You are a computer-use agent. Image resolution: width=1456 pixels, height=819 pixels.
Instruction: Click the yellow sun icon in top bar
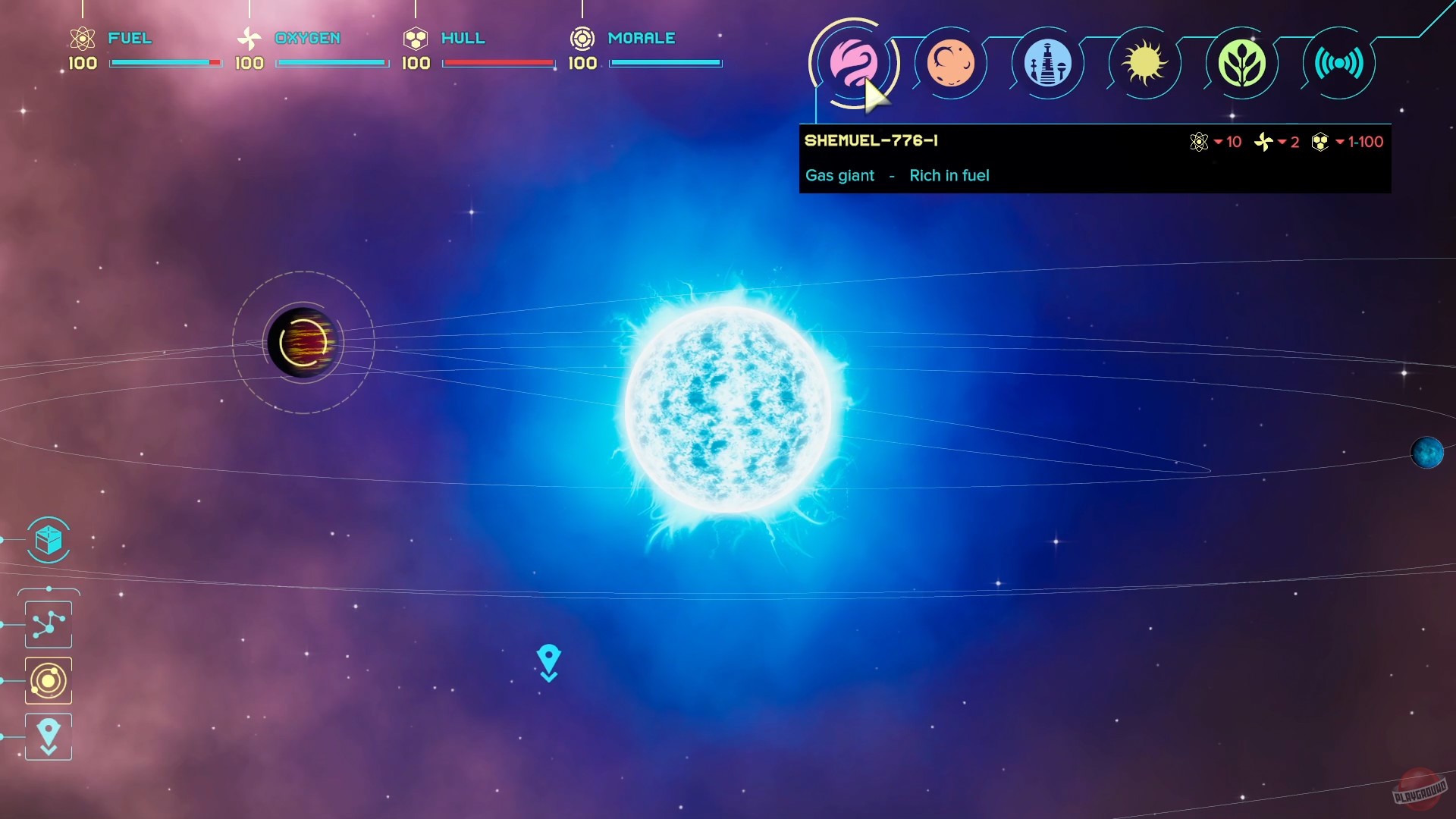[x=1144, y=64]
